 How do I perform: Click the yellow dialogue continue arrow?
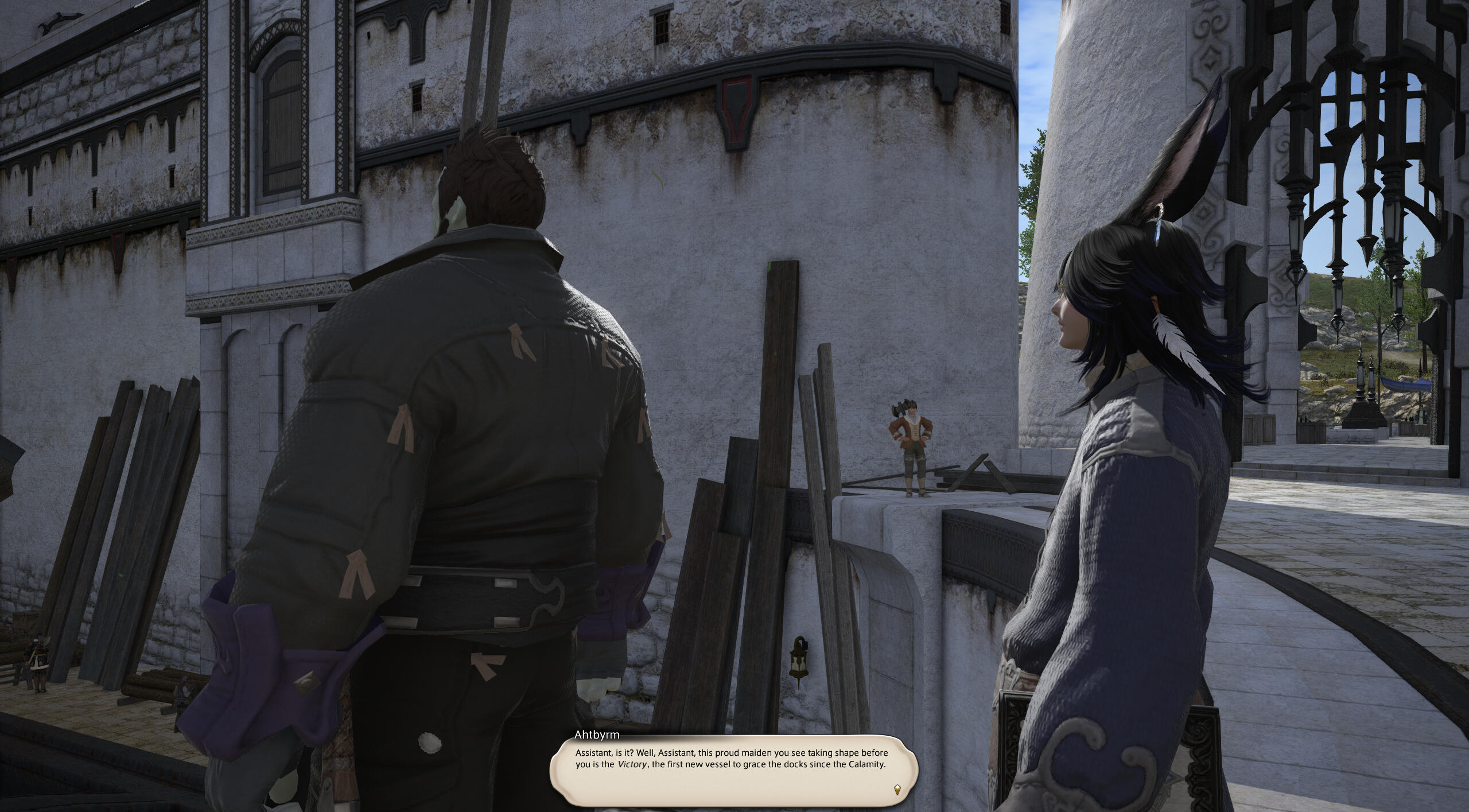pyautogui.click(x=897, y=790)
